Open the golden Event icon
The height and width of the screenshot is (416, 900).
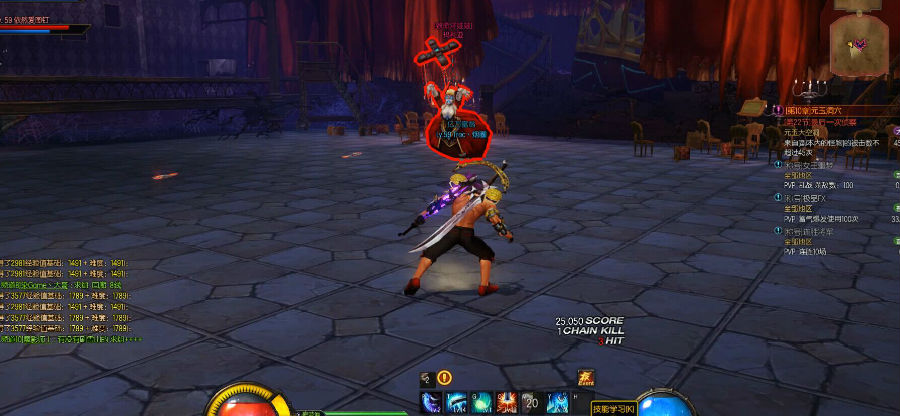tap(586, 378)
